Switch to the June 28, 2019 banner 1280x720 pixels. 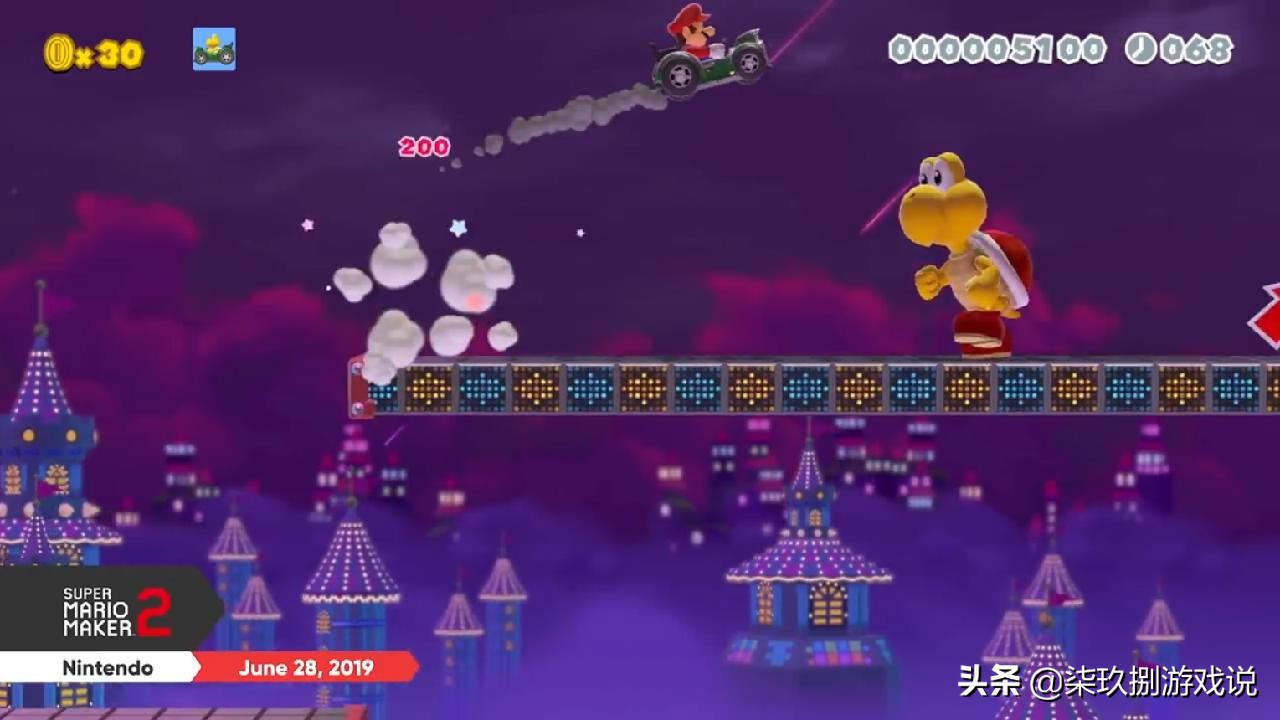[x=305, y=669]
